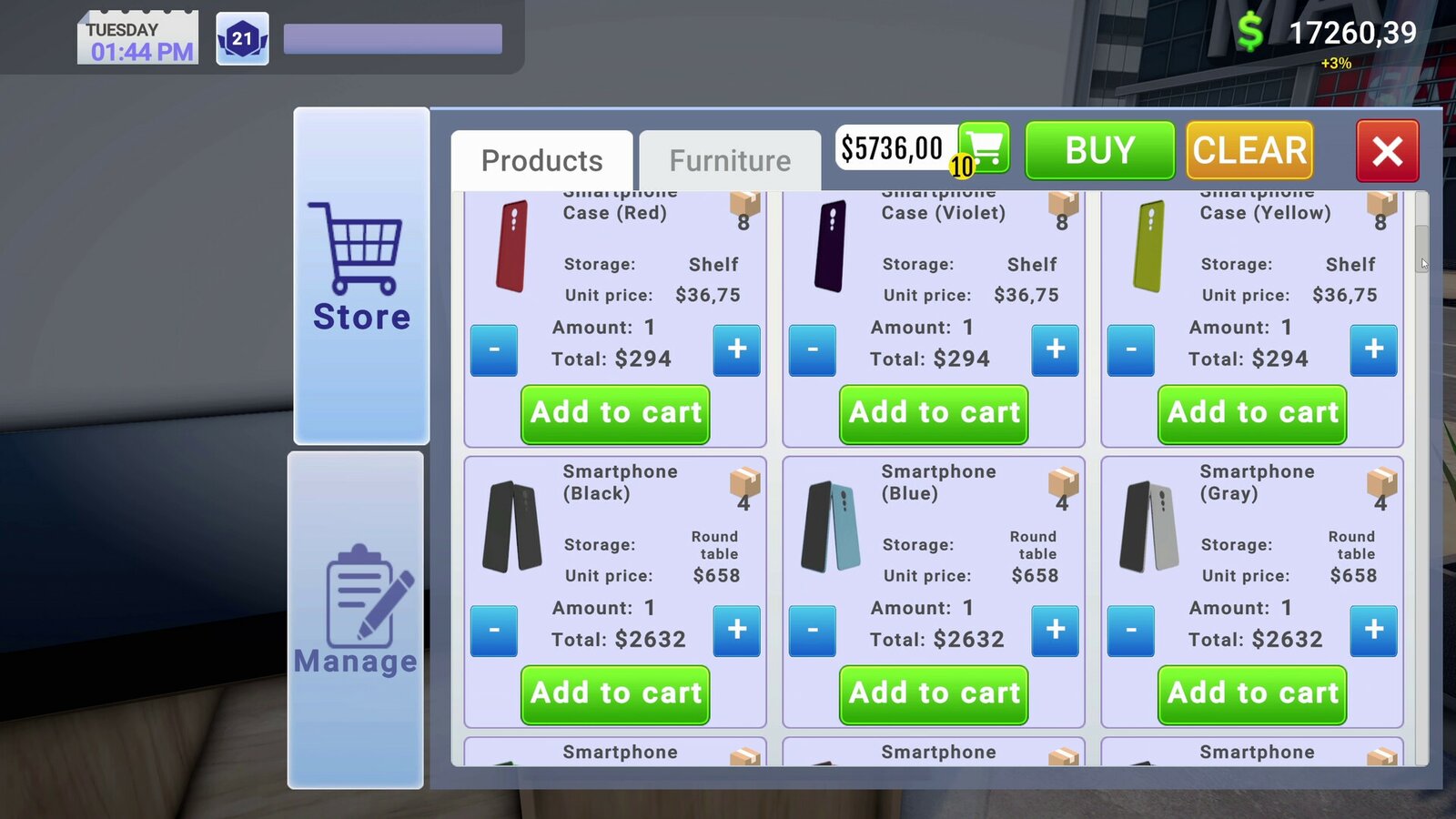
Task: Add Smartphone Case (Violet) to cart
Action: 933,414
